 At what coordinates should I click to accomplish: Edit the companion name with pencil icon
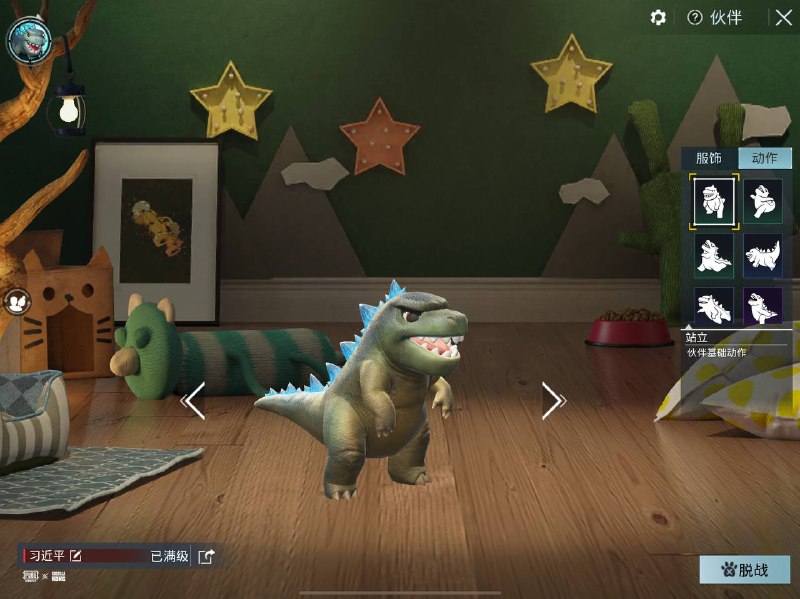76,556
